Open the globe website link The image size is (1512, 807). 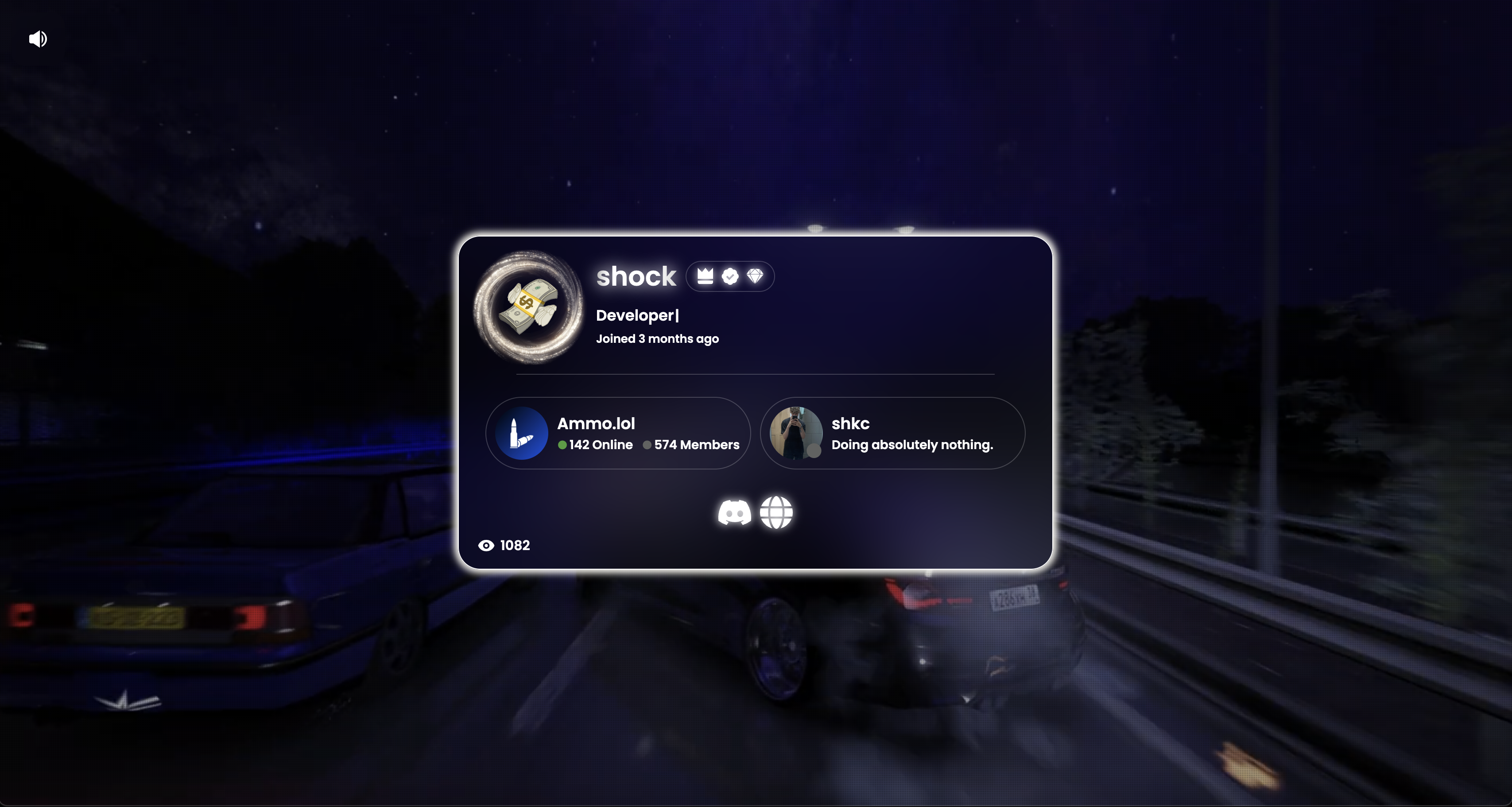pyautogui.click(x=776, y=512)
